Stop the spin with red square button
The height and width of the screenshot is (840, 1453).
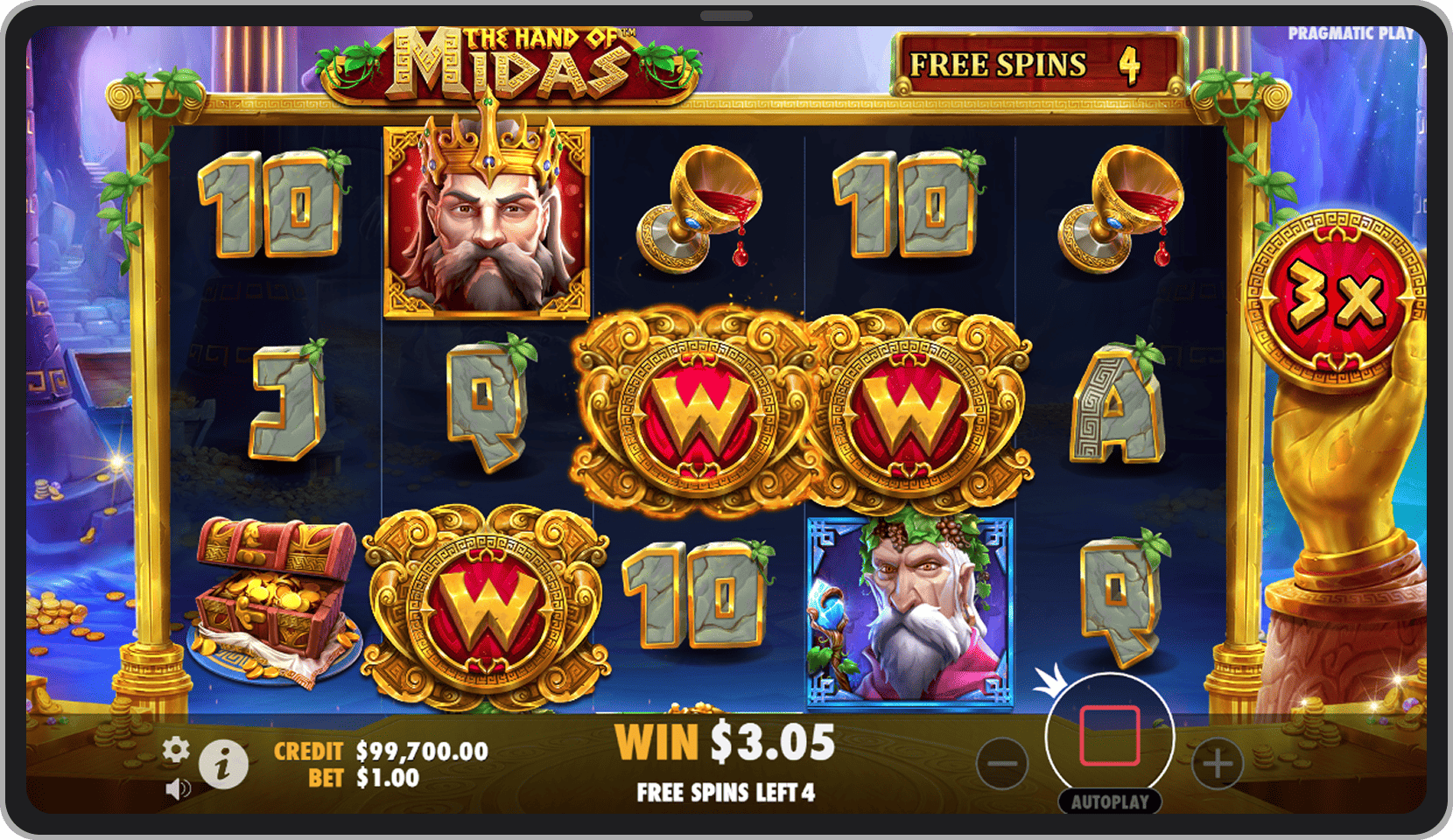point(1109,736)
